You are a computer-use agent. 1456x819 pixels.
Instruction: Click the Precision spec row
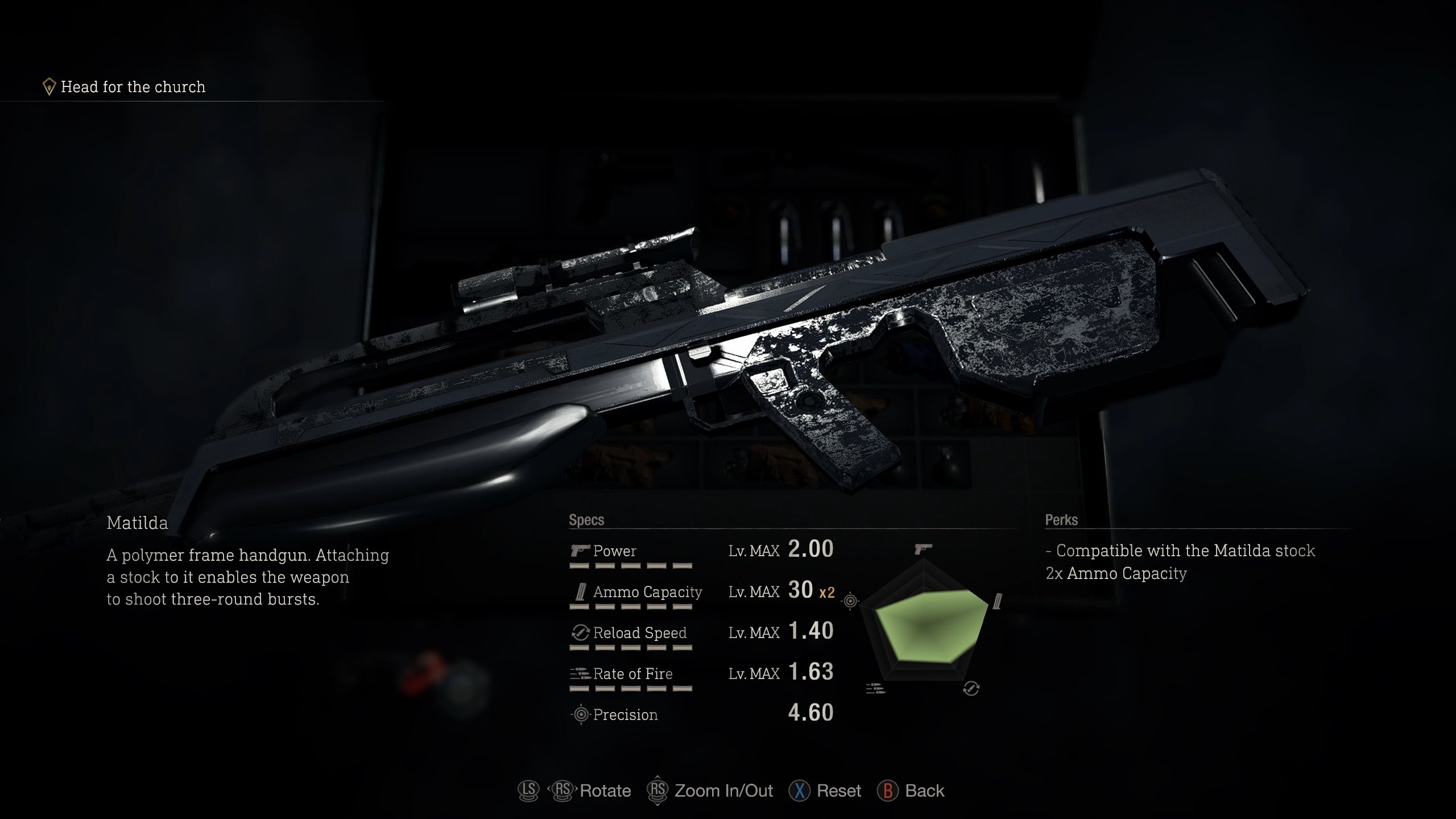(701, 714)
